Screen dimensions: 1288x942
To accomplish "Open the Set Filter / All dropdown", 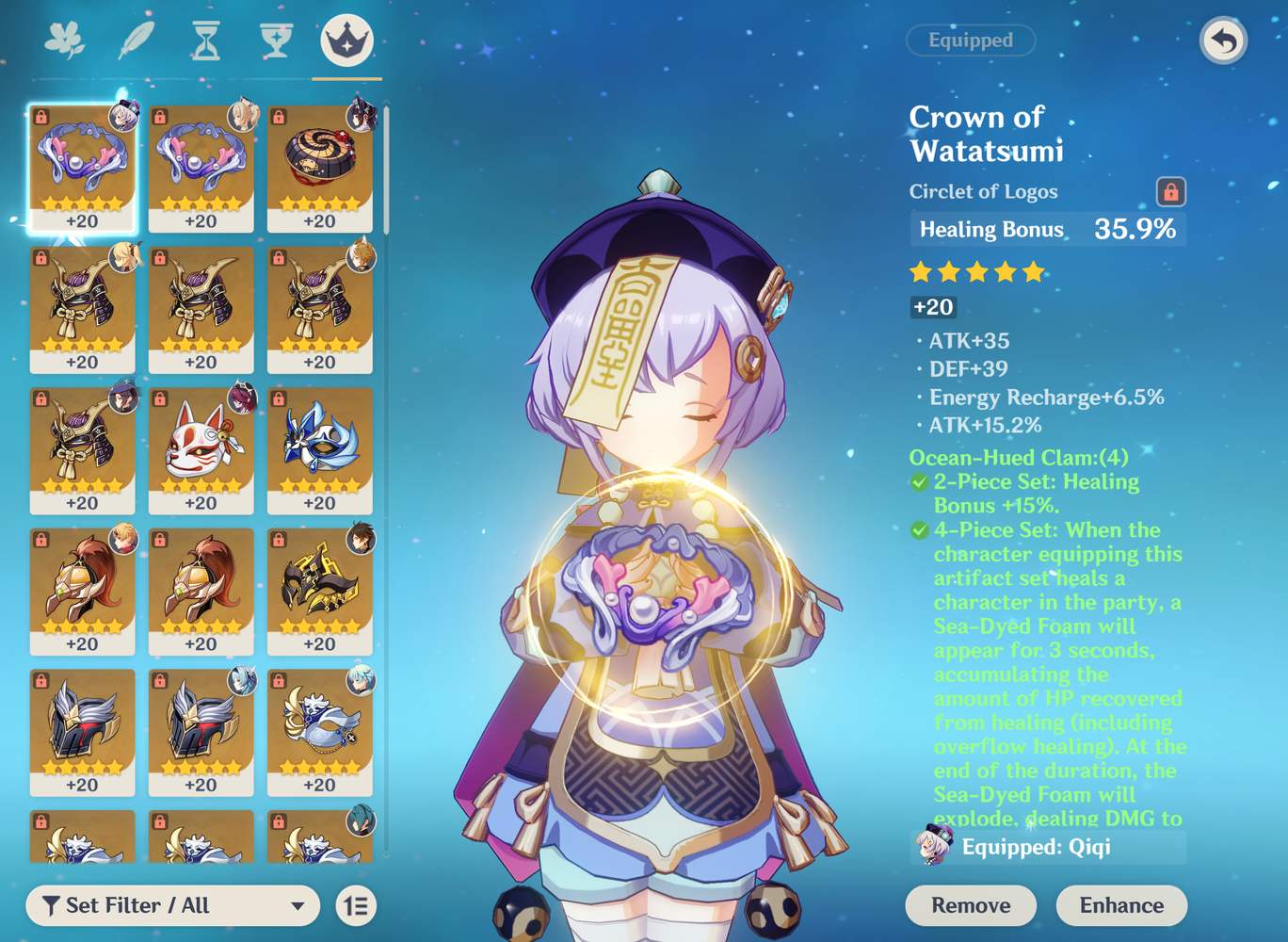I will coord(174,905).
